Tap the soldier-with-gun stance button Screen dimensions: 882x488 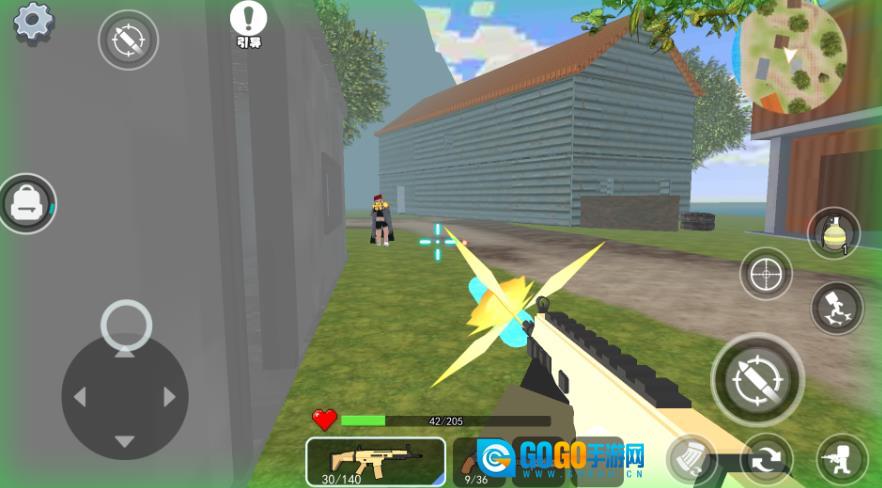point(842,459)
